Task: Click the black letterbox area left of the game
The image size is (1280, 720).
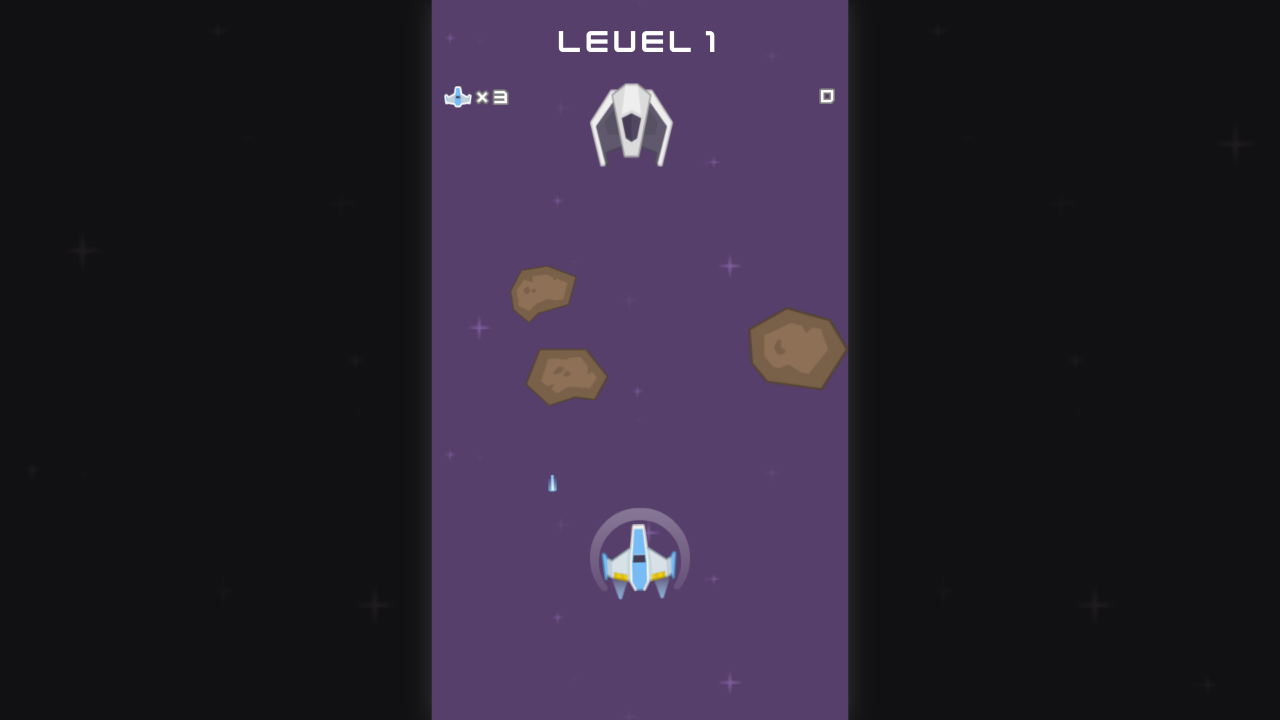Action: click(x=200, y=360)
